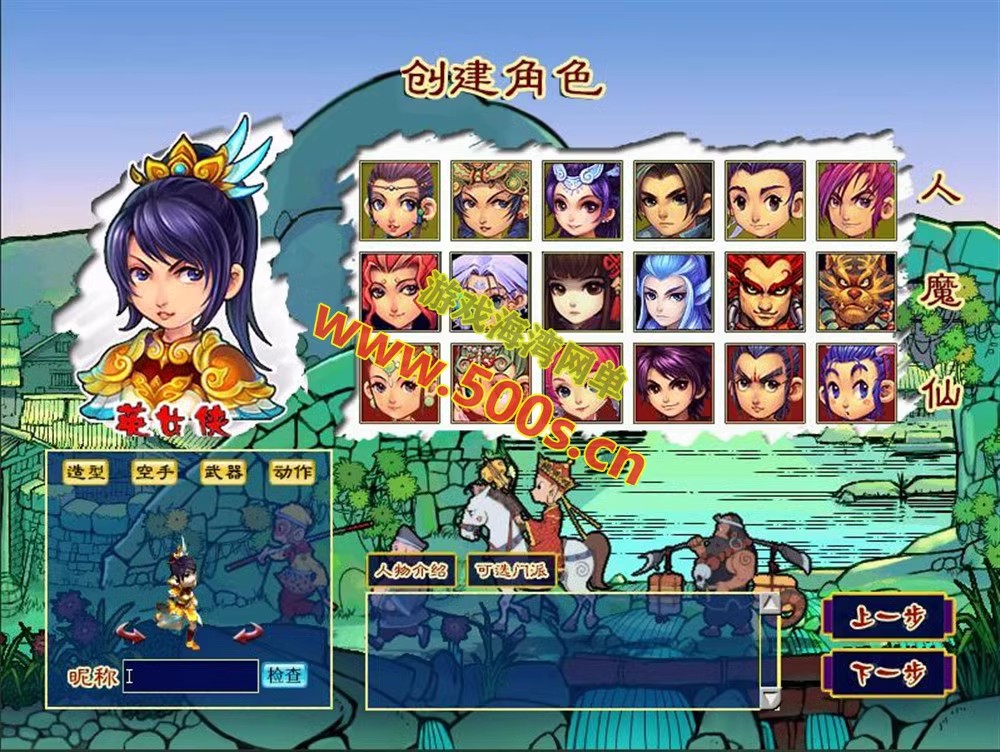This screenshot has width=1000, height=752.
Task: Rotate the character with the left red arrow
Action: [131, 632]
